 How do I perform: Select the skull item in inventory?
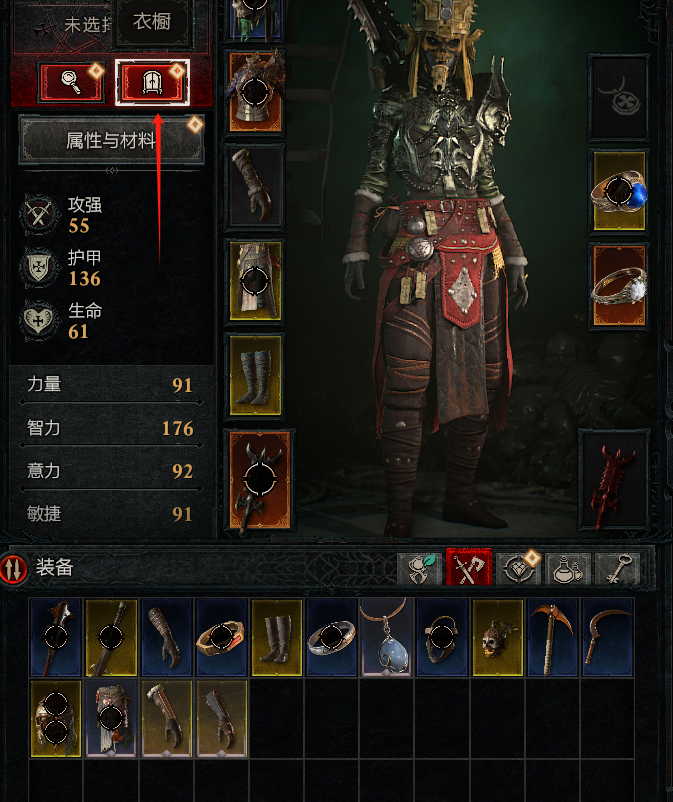click(497, 636)
